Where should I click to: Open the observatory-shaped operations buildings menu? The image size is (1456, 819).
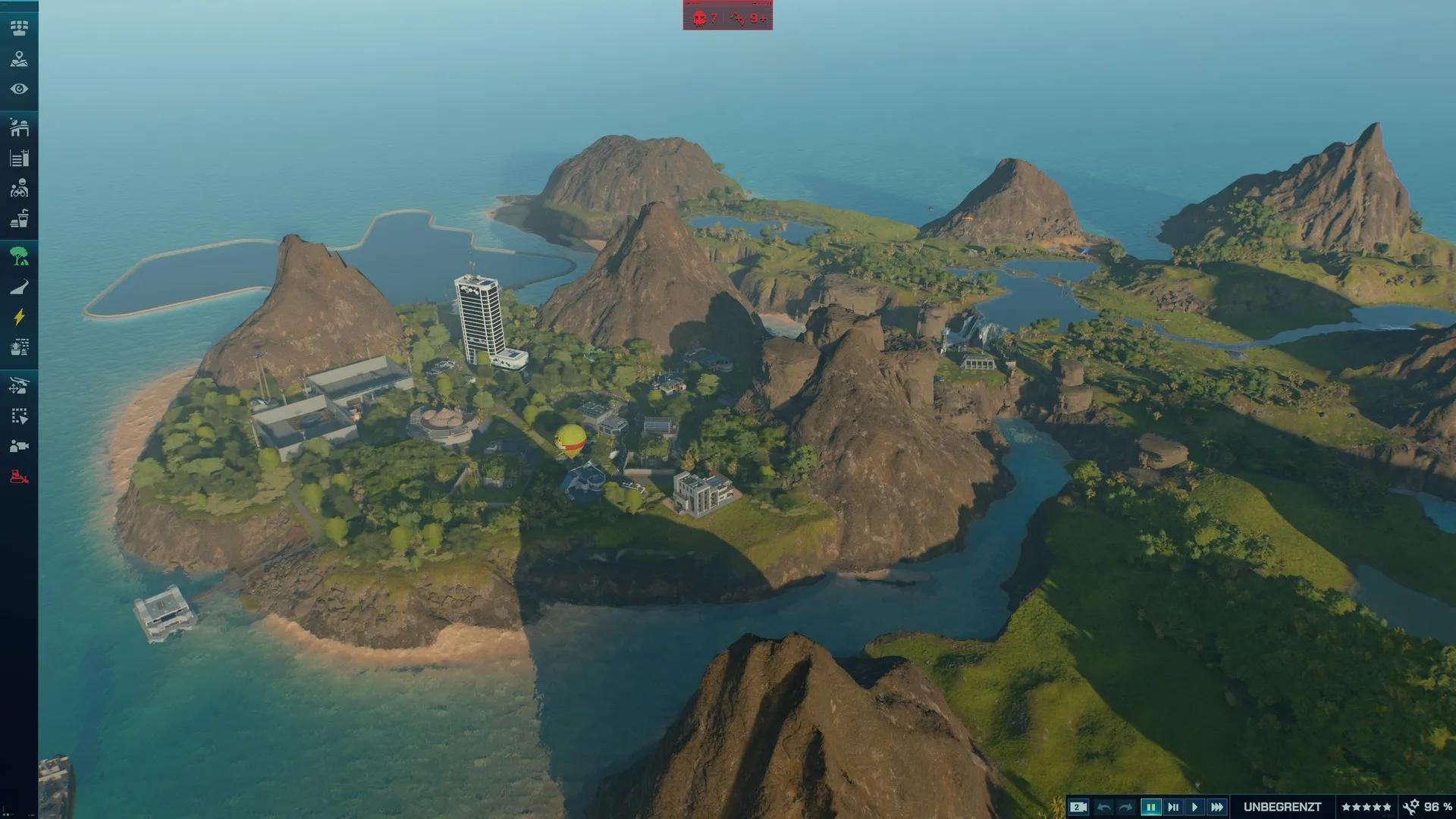19,127
